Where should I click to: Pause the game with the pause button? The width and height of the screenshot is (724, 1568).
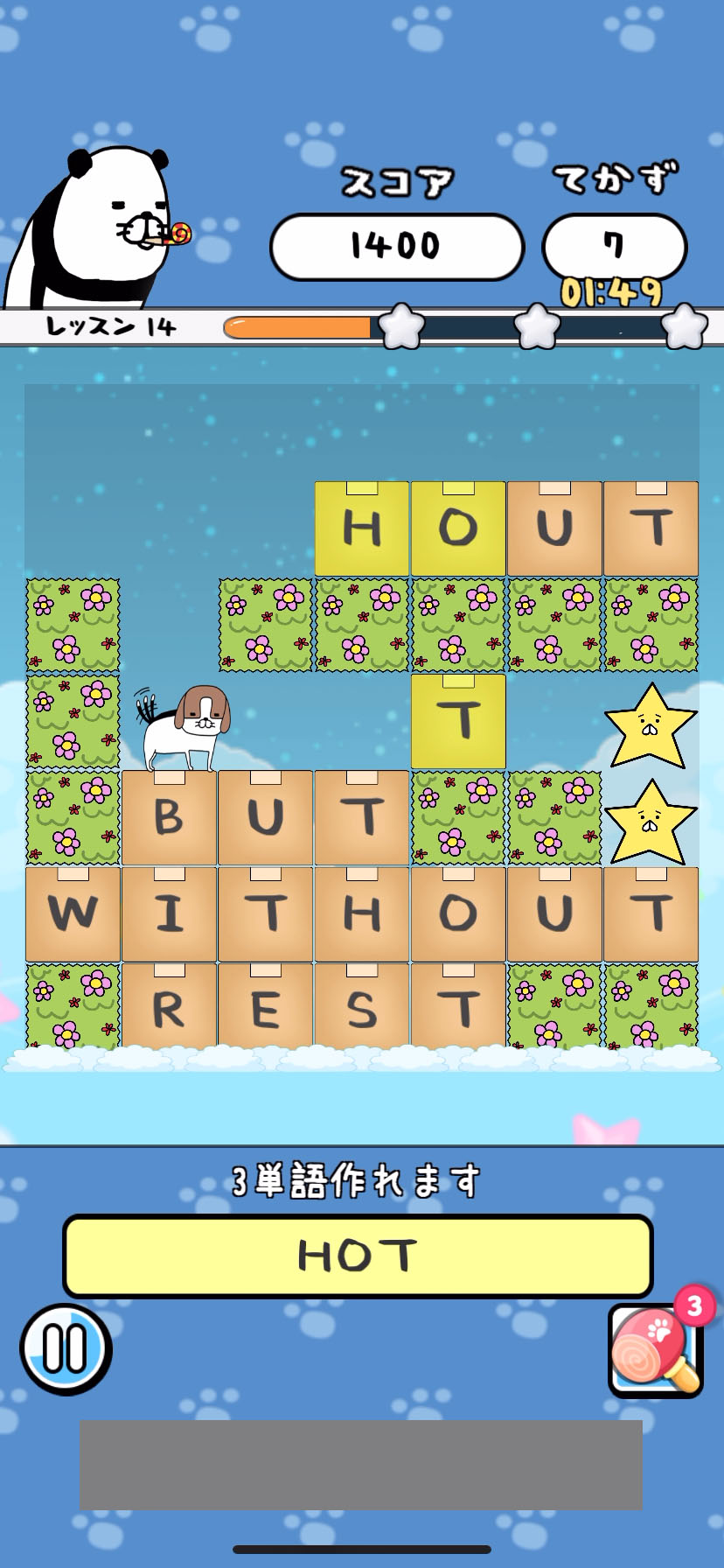tap(66, 1348)
